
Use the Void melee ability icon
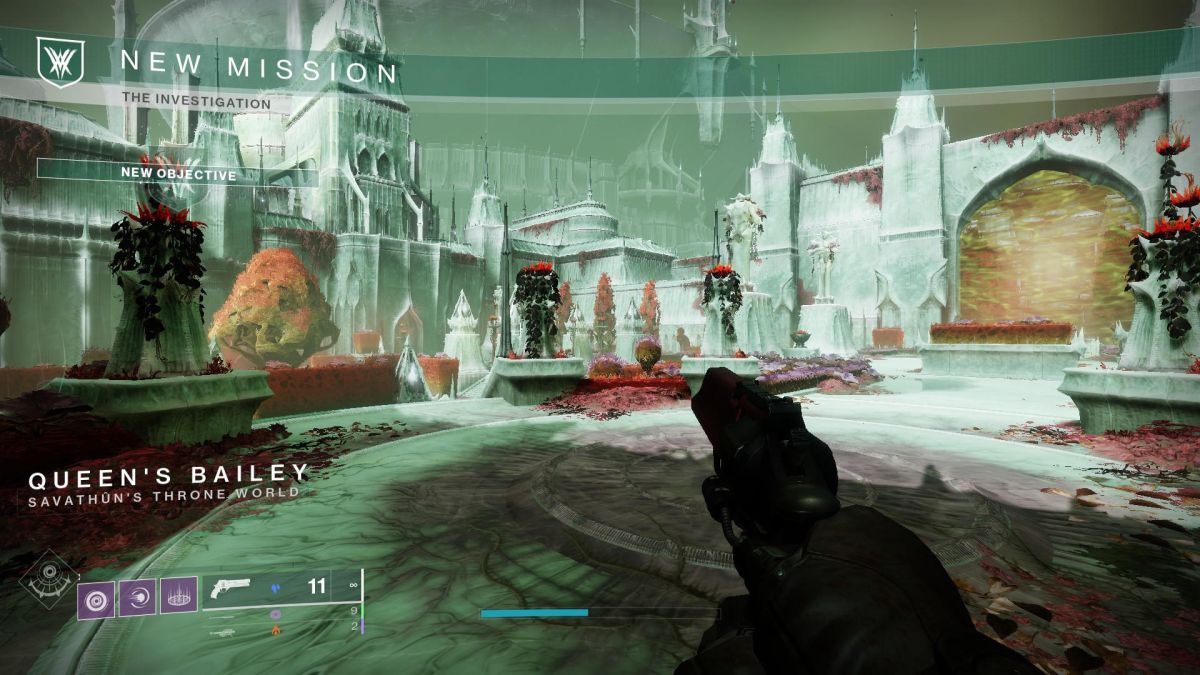(x=137, y=598)
